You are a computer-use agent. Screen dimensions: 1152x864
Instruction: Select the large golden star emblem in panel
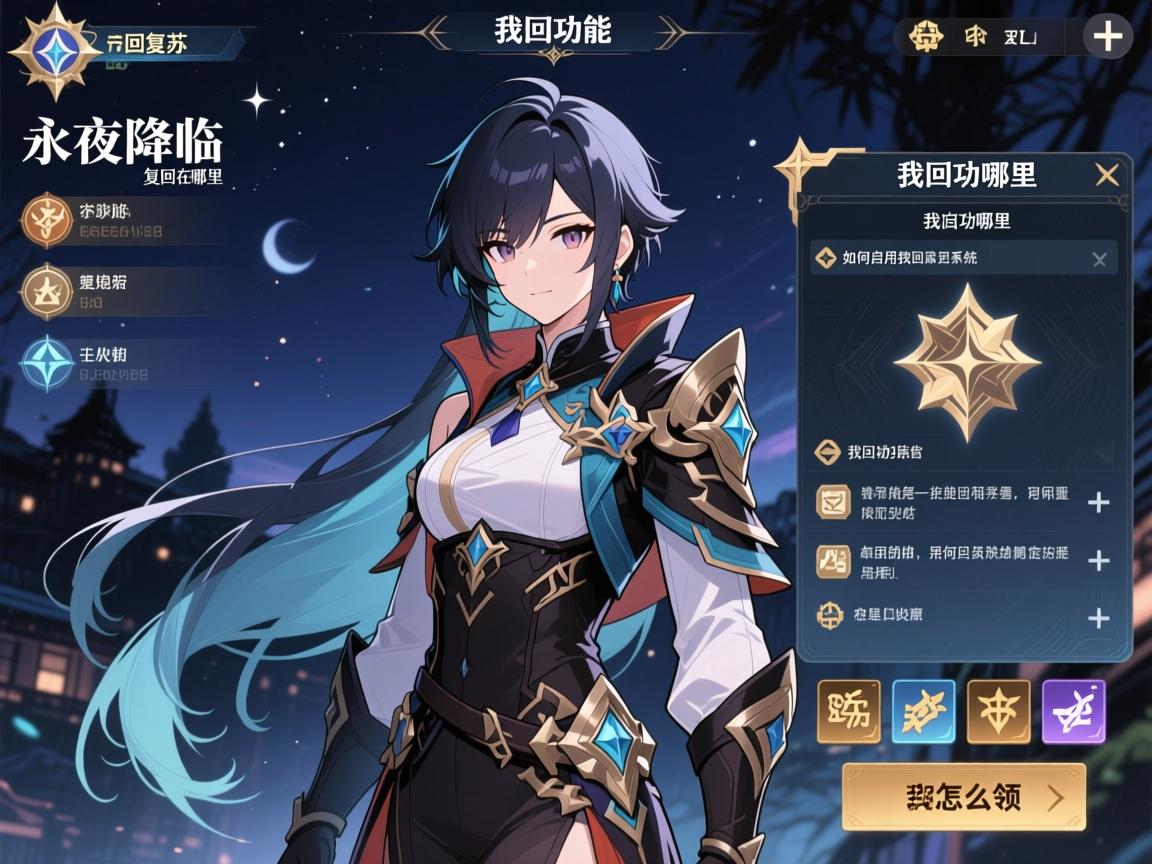click(966, 361)
